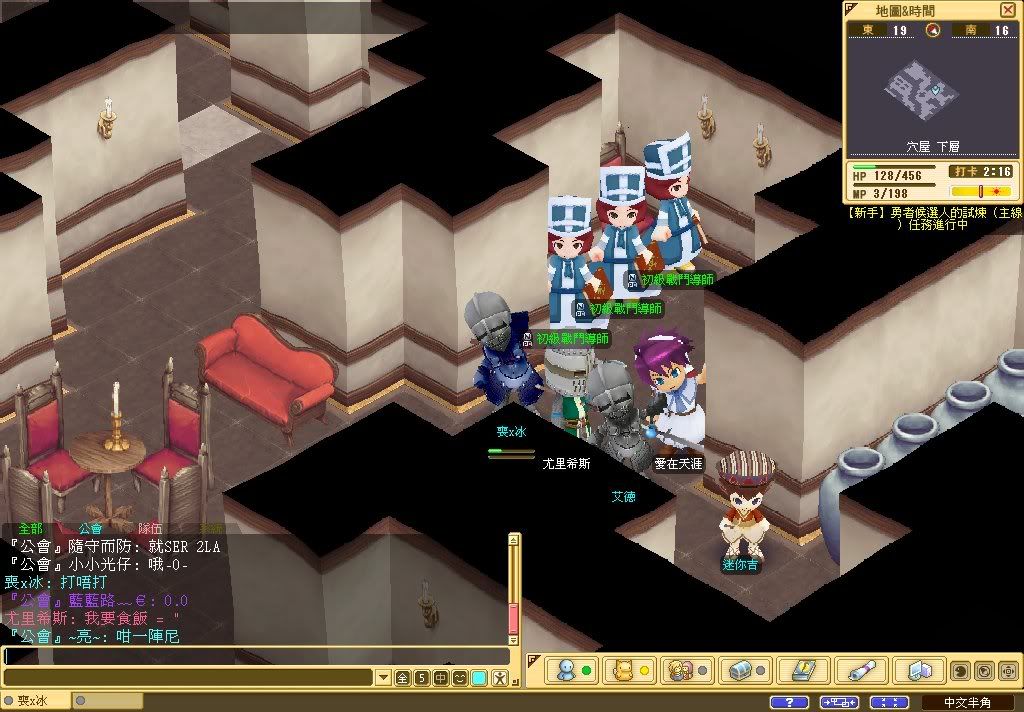Click the compass icon above the minimap
The width and height of the screenshot is (1024, 712).
pos(933,31)
